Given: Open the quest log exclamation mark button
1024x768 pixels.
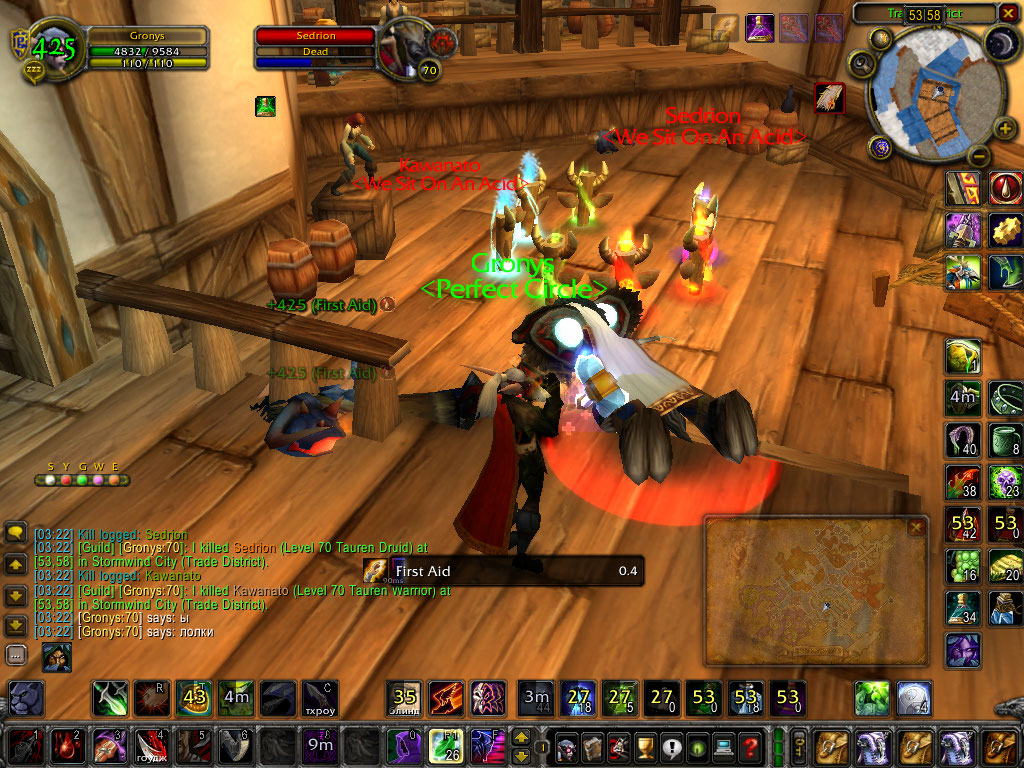Looking at the screenshot, I should 671,746.
